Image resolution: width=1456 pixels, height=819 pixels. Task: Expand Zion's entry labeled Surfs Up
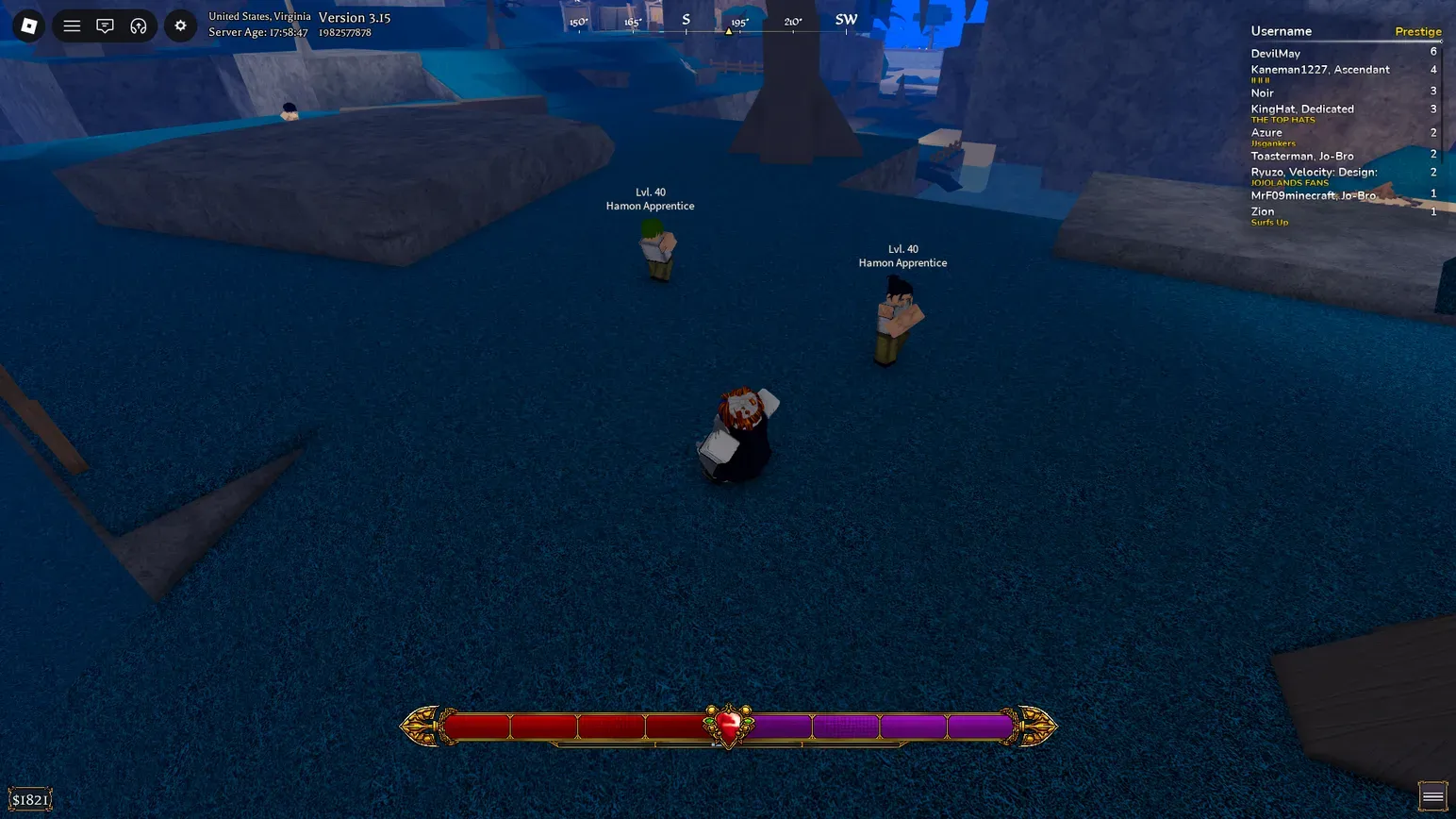pos(1263,211)
